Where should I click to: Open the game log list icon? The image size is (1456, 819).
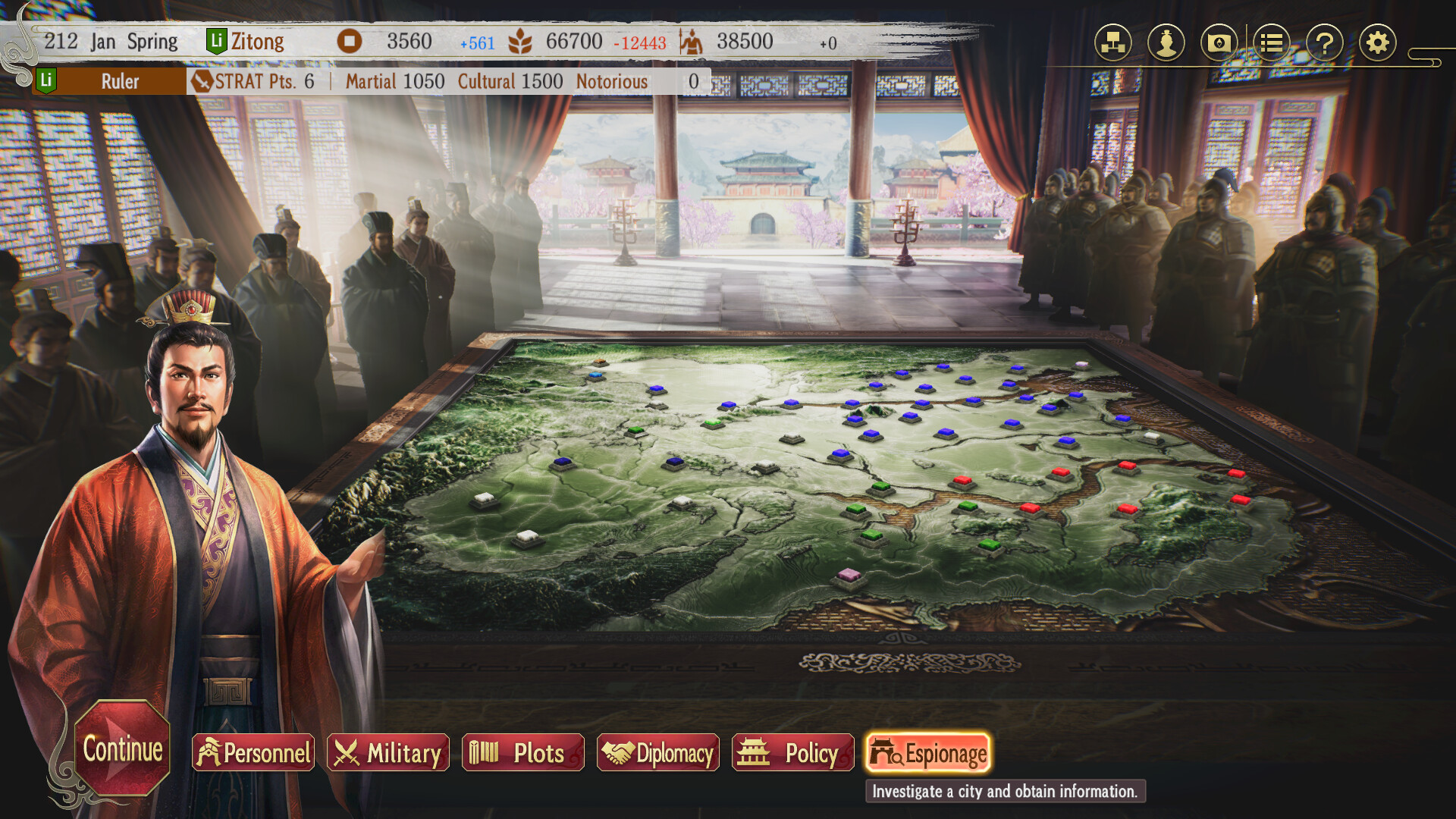click(x=1271, y=44)
